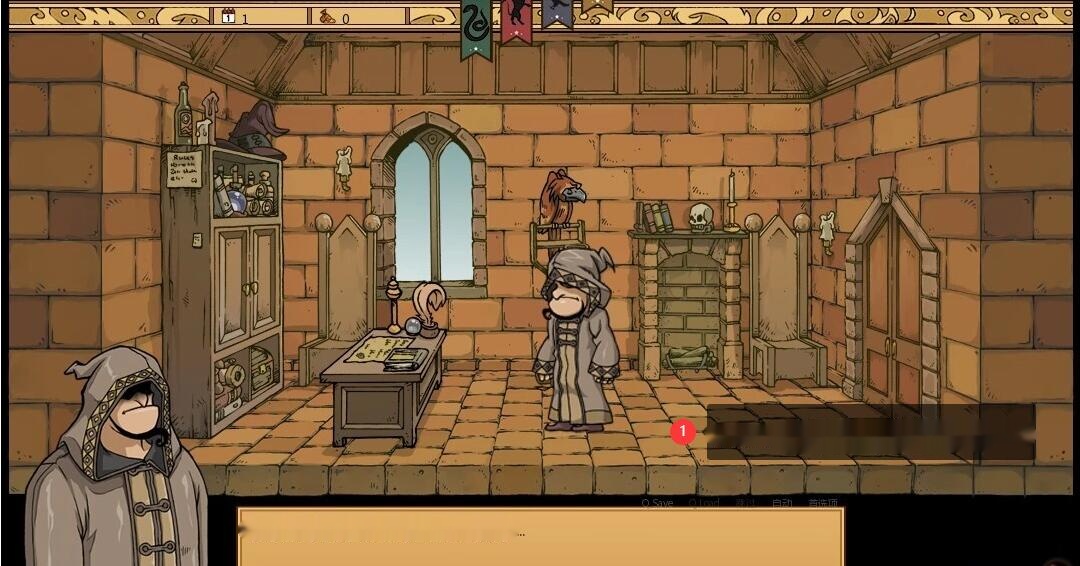Click the Q.Save quick save button
Screen dimensions: 1080x566
click(x=657, y=503)
